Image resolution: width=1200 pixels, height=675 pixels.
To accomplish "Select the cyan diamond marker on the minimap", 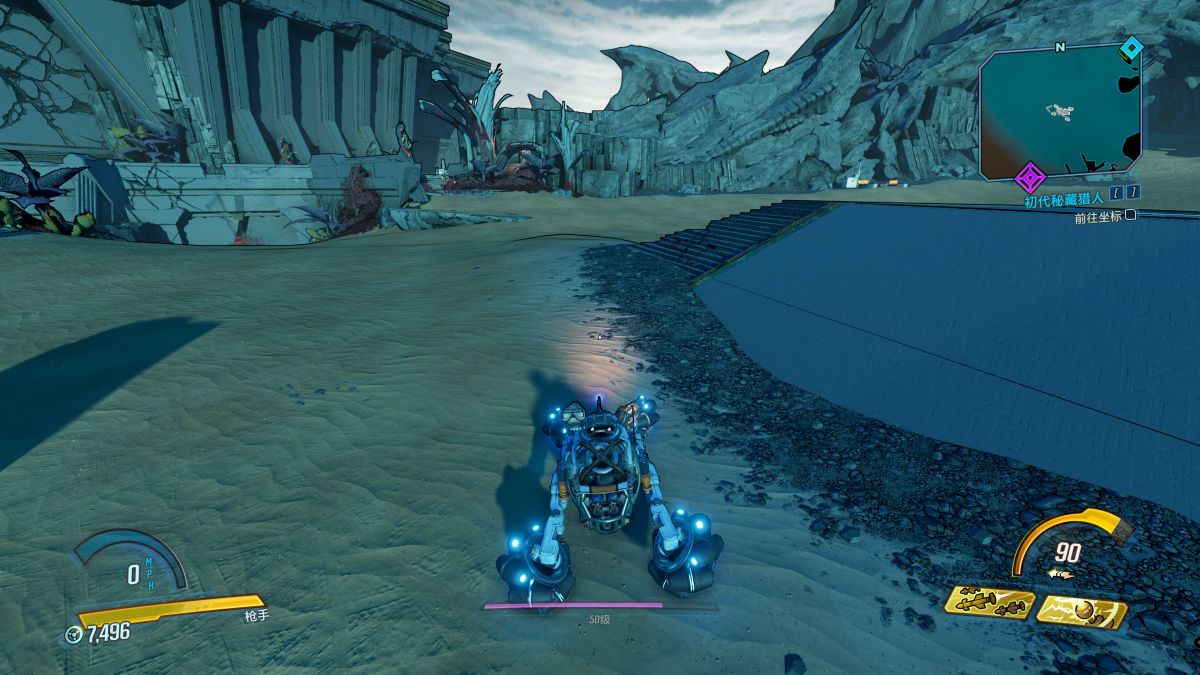I will tap(1131, 47).
